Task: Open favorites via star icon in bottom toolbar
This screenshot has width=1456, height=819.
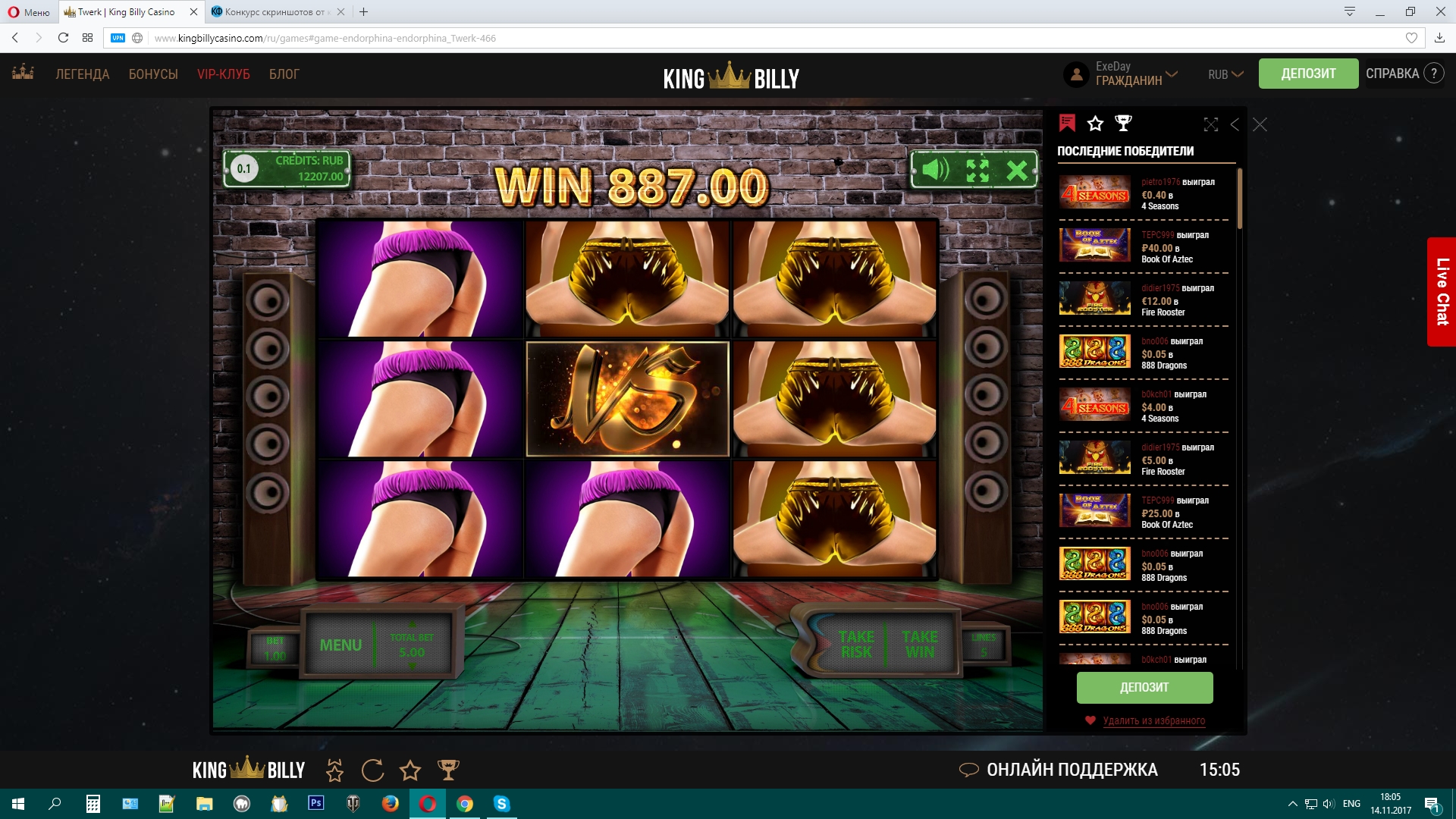Action: tap(410, 770)
